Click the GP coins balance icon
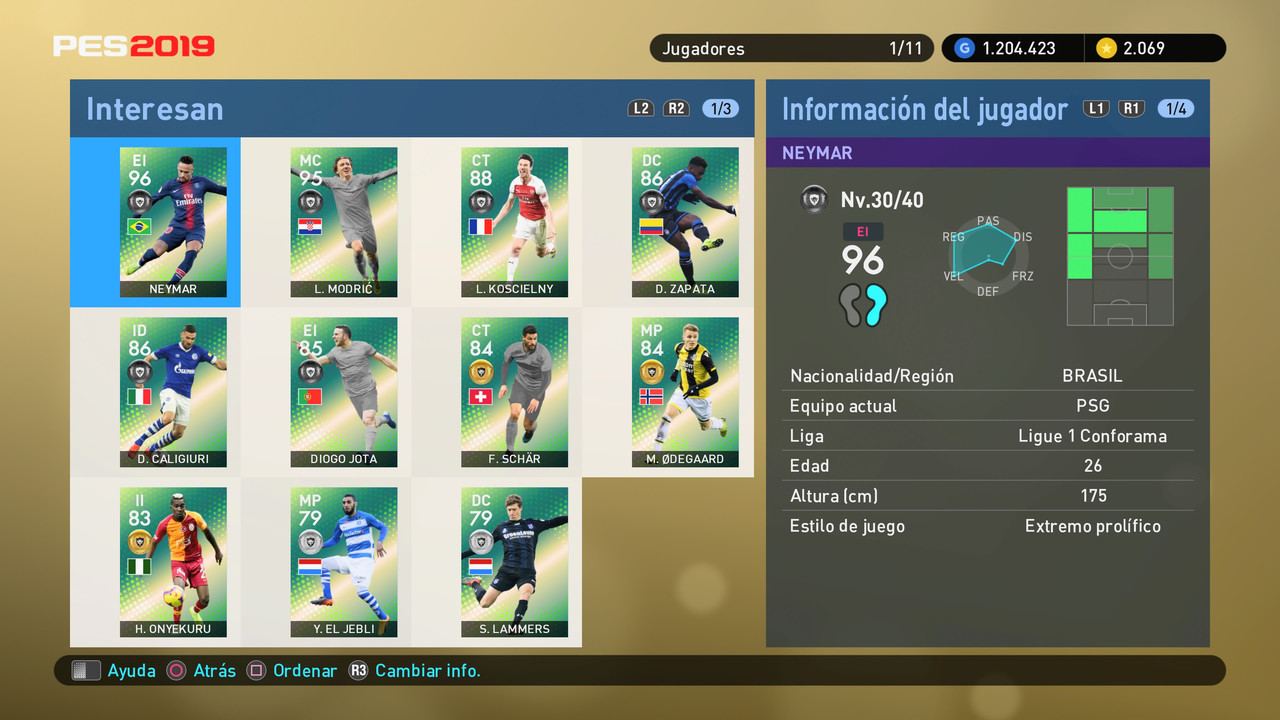This screenshot has width=1280, height=720. click(963, 48)
